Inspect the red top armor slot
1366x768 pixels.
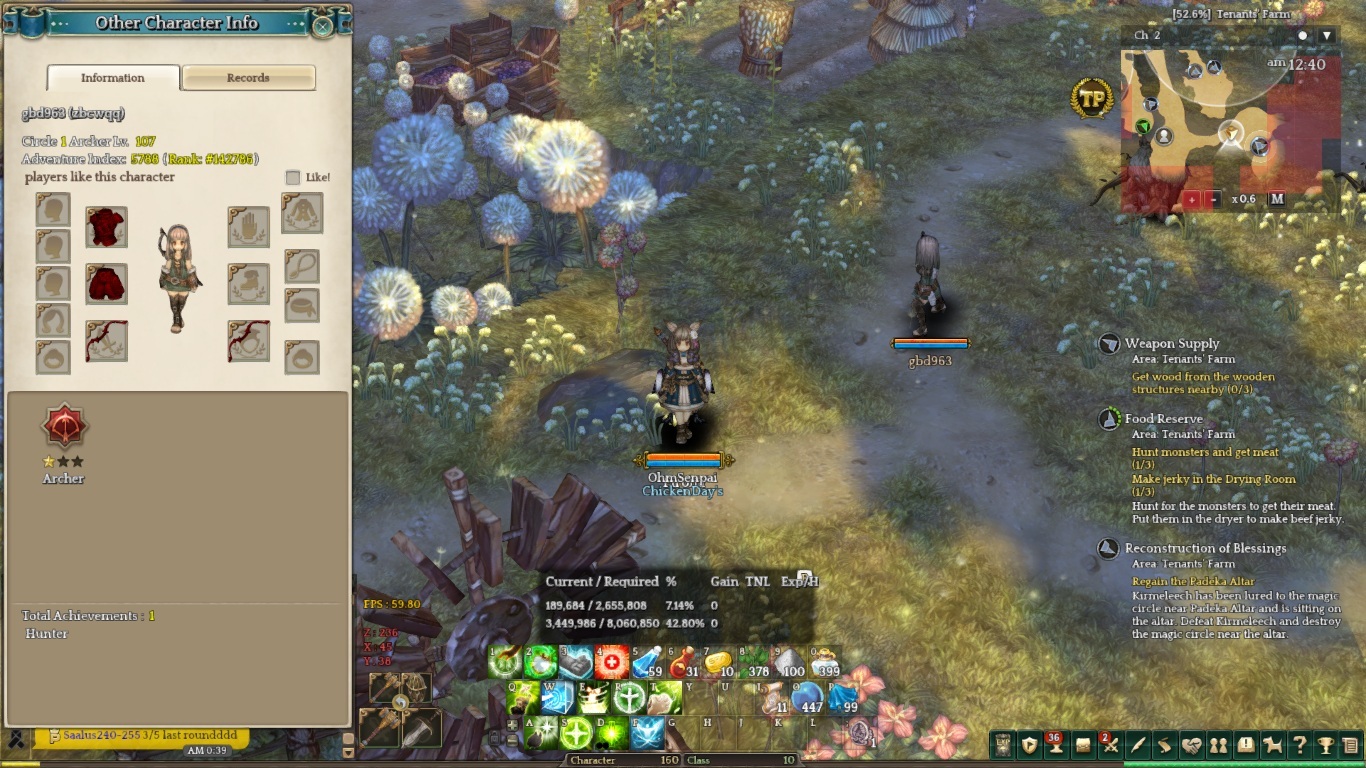pos(106,228)
